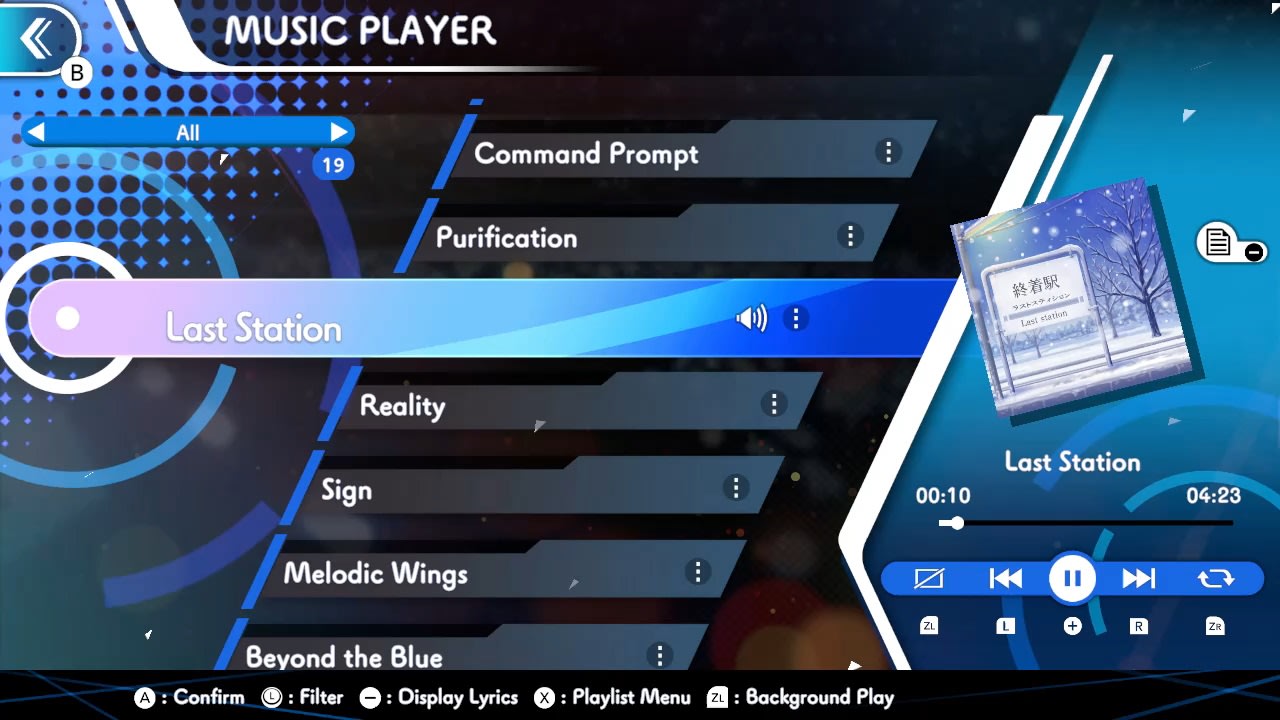Open the Melodic Wings options menu
Image resolution: width=1280 pixels, height=720 pixels.
[x=698, y=572]
